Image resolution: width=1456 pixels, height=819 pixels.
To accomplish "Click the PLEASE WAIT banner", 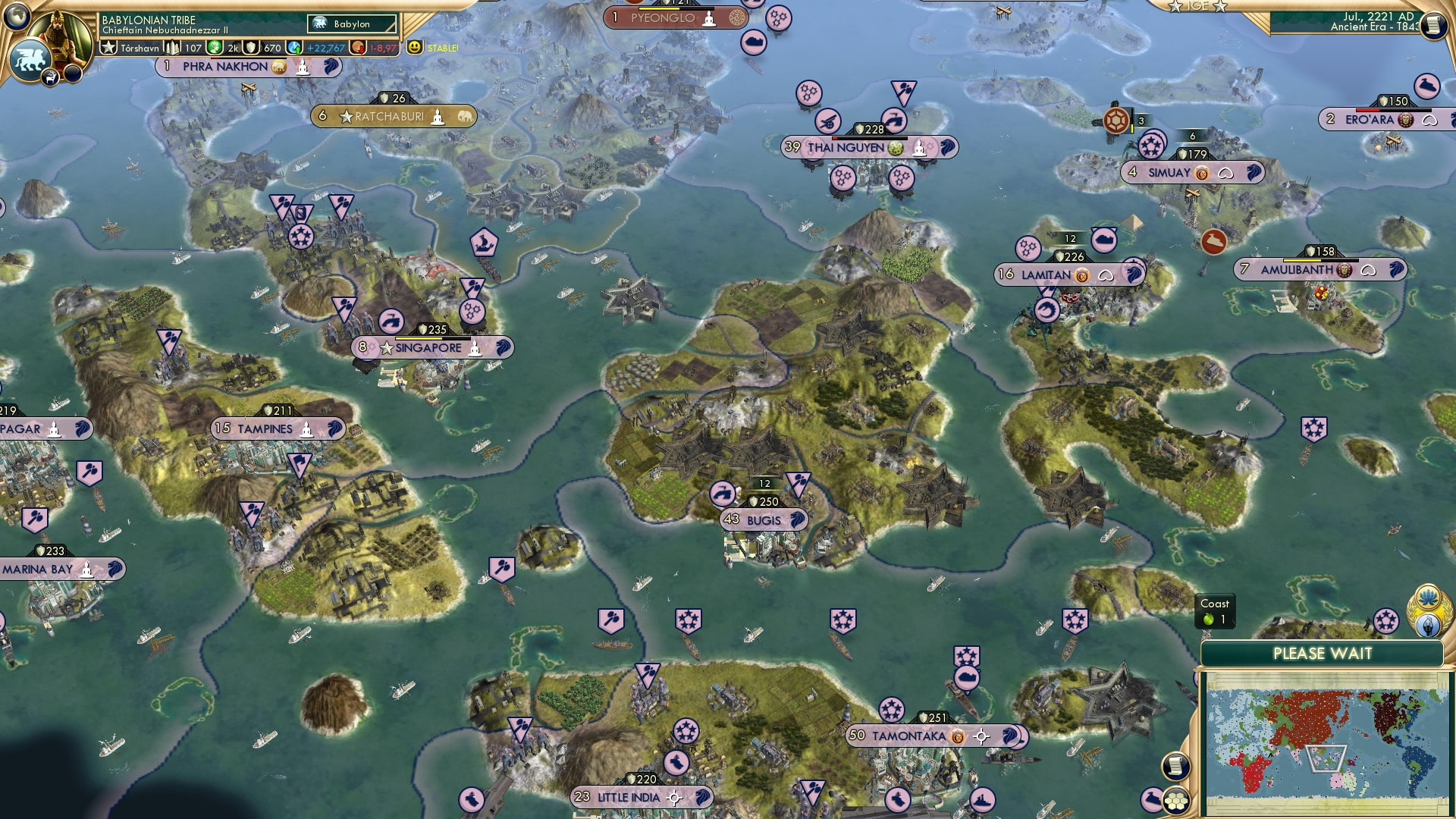I will click(x=1323, y=652).
